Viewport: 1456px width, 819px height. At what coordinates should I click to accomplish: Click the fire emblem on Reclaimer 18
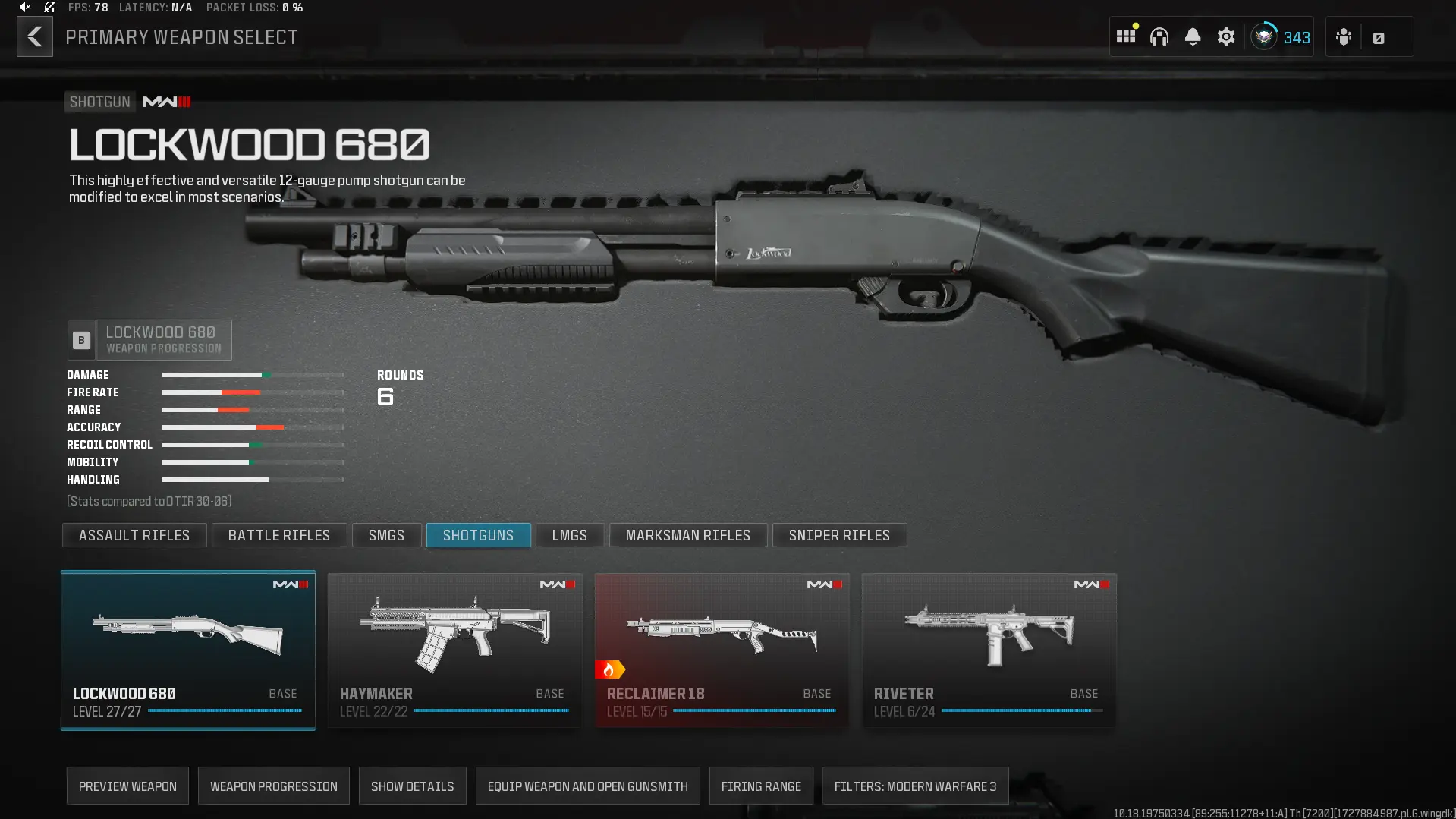[x=611, y=669]
